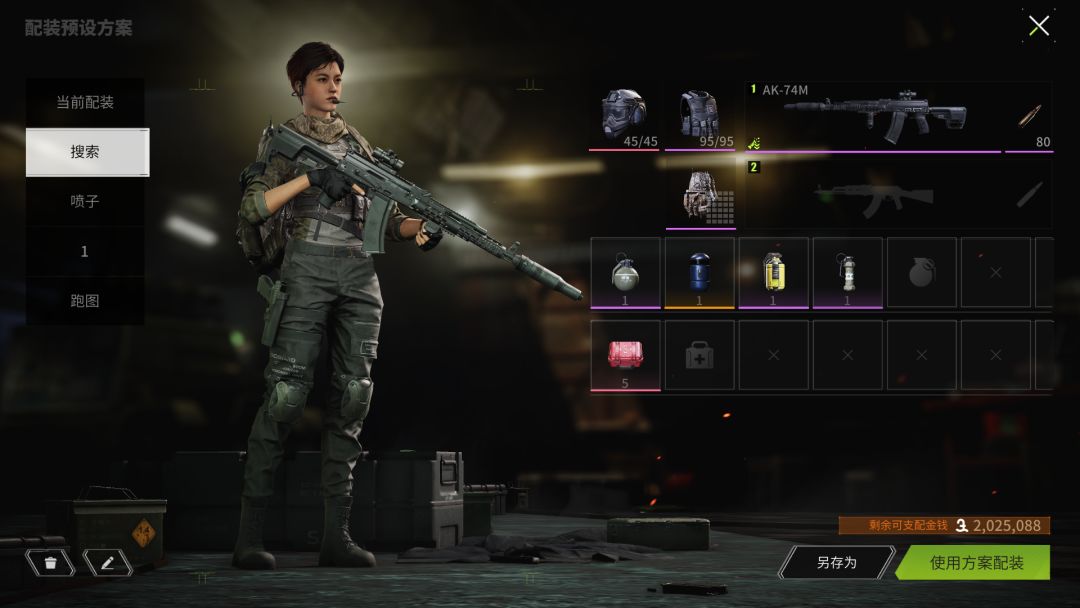This screenshot has height=608, width=1080.
Task: Switch to the 跑图 preset
Action: click(85, 300)
